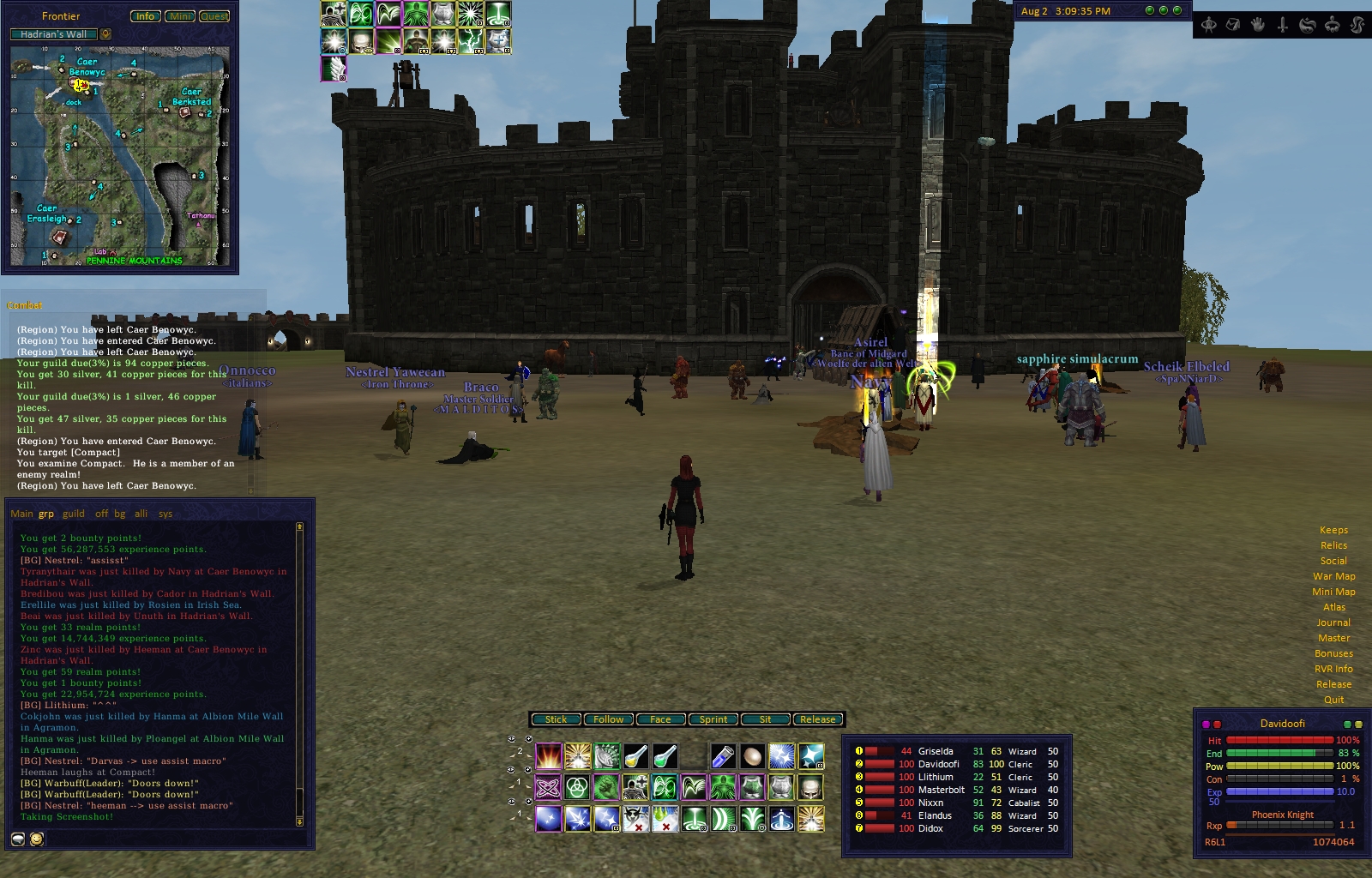The height and width of the screenshot is (878, 1372).
Task: Switch chat to the guild tab
Action: tap(74, 514)
